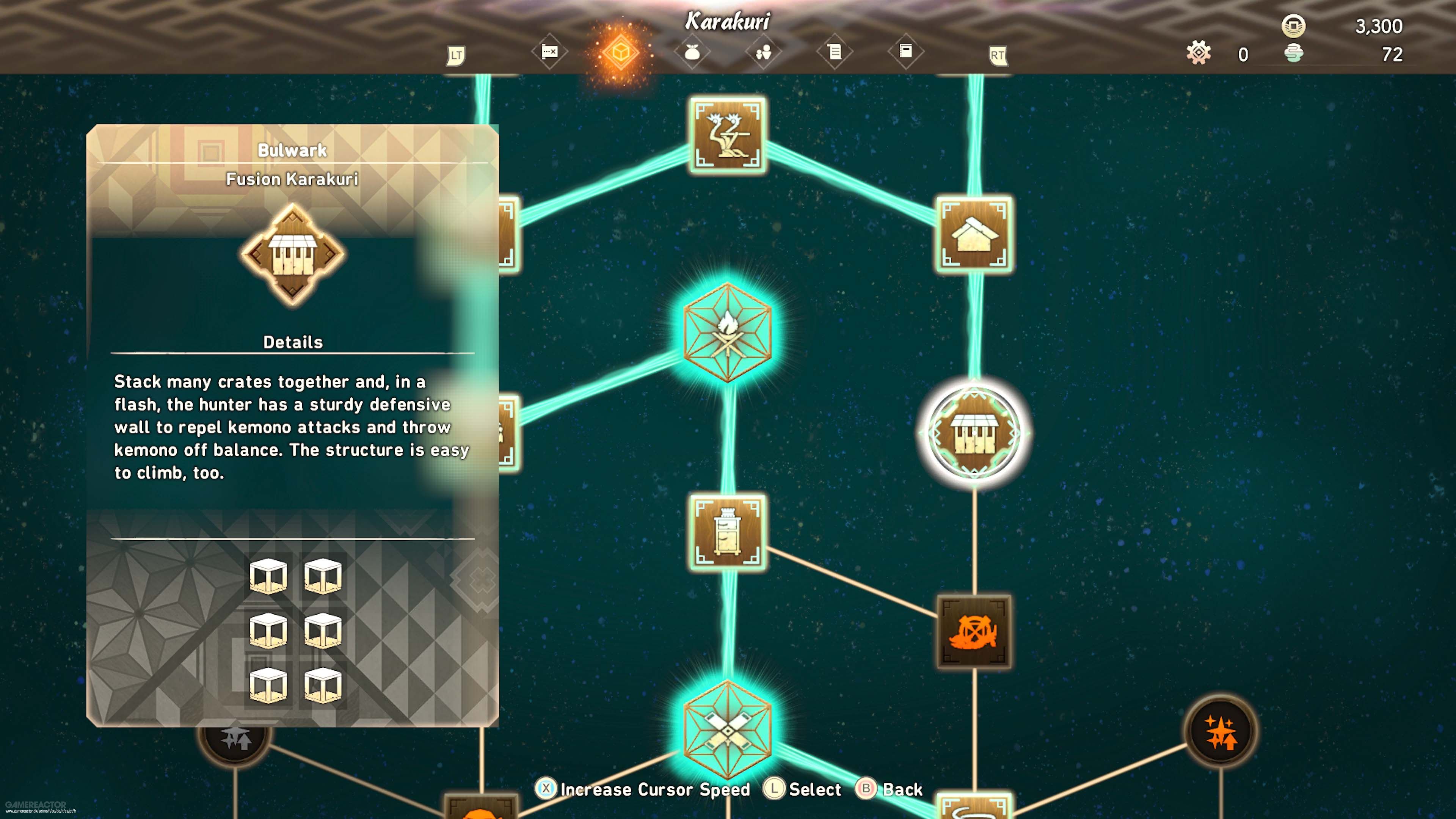Switch to the map tab
The height and width of the screenshot is (819, 1456).
pyautogui.click(x=549, y=53)
